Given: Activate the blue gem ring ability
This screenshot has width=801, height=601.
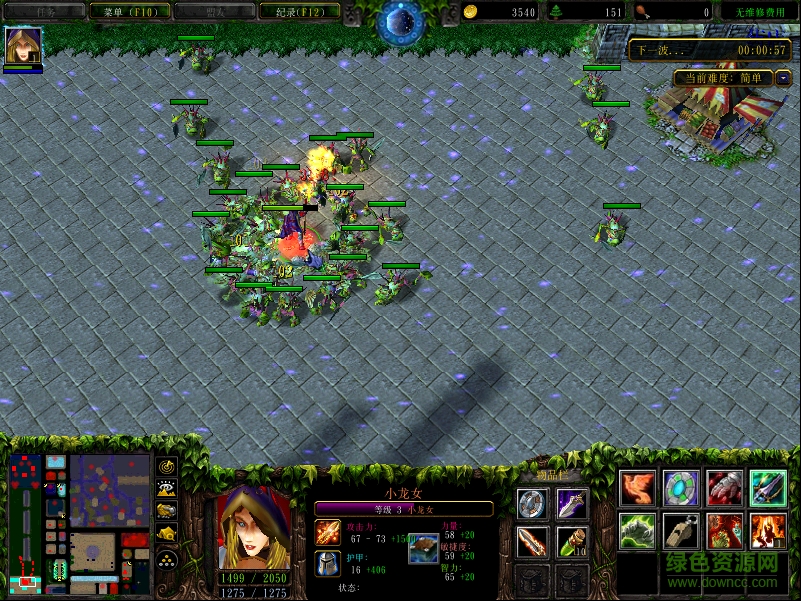Looking at the screenshot, I should click(682, 489).
